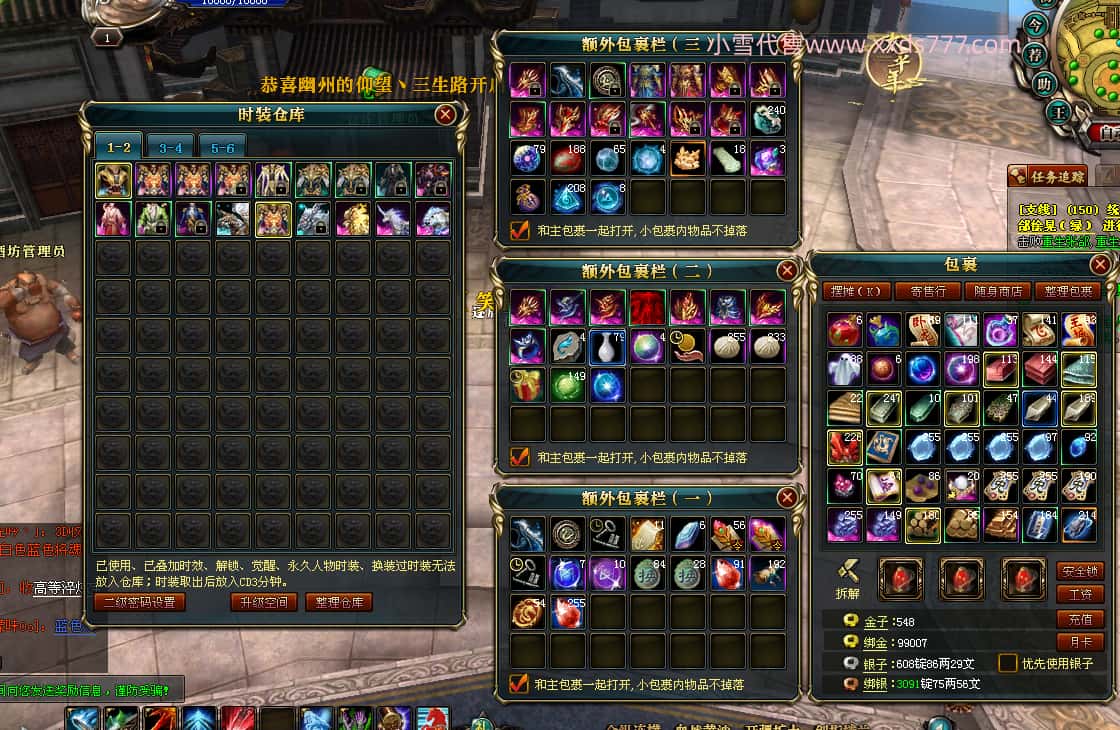The height and width of the screenshot is (730, 1120).
Task: Click the 安全锁 safety lock button
Action: coord(1080,571)
